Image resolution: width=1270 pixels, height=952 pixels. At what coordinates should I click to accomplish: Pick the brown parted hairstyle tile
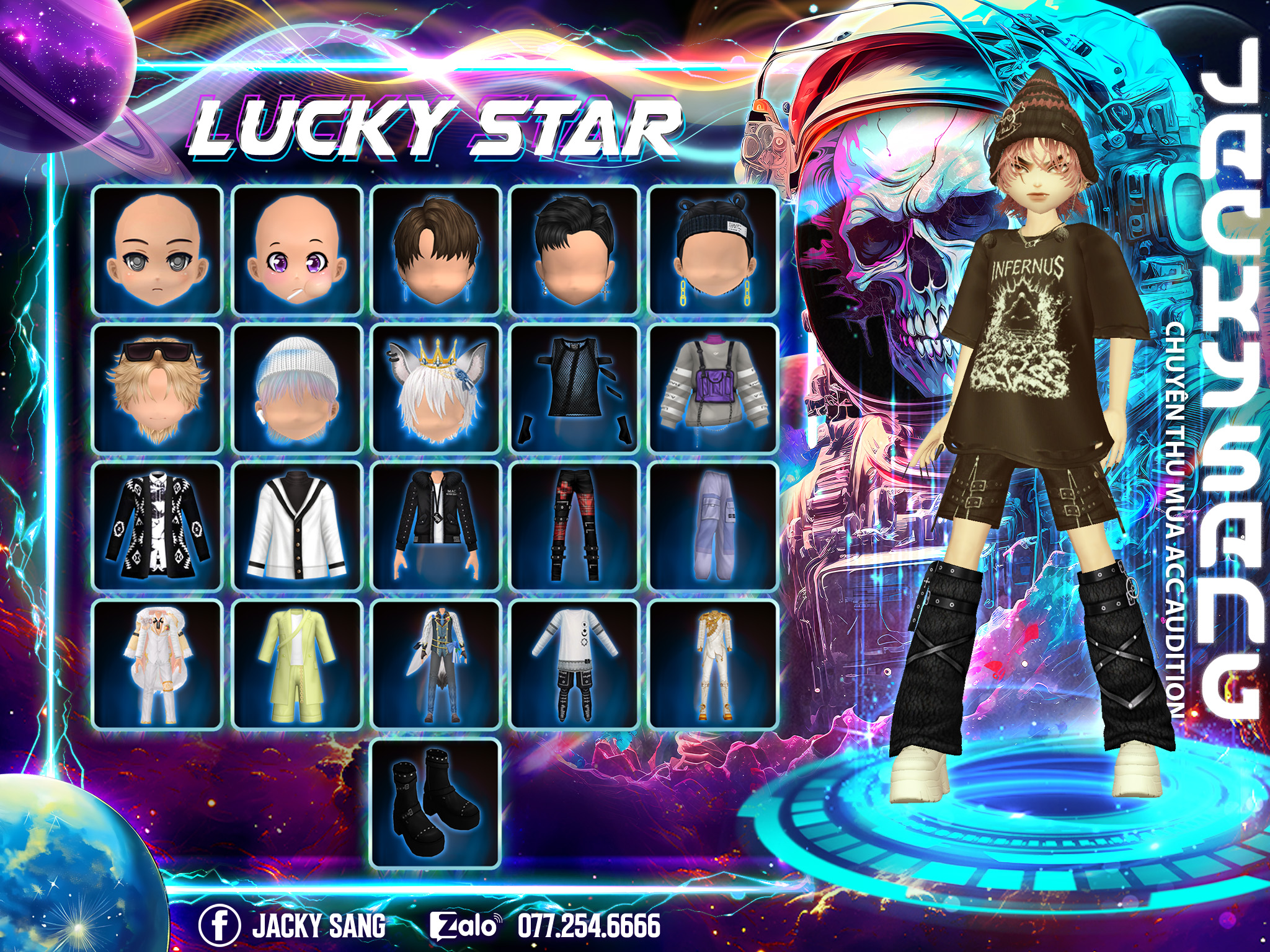click(436, 250)
